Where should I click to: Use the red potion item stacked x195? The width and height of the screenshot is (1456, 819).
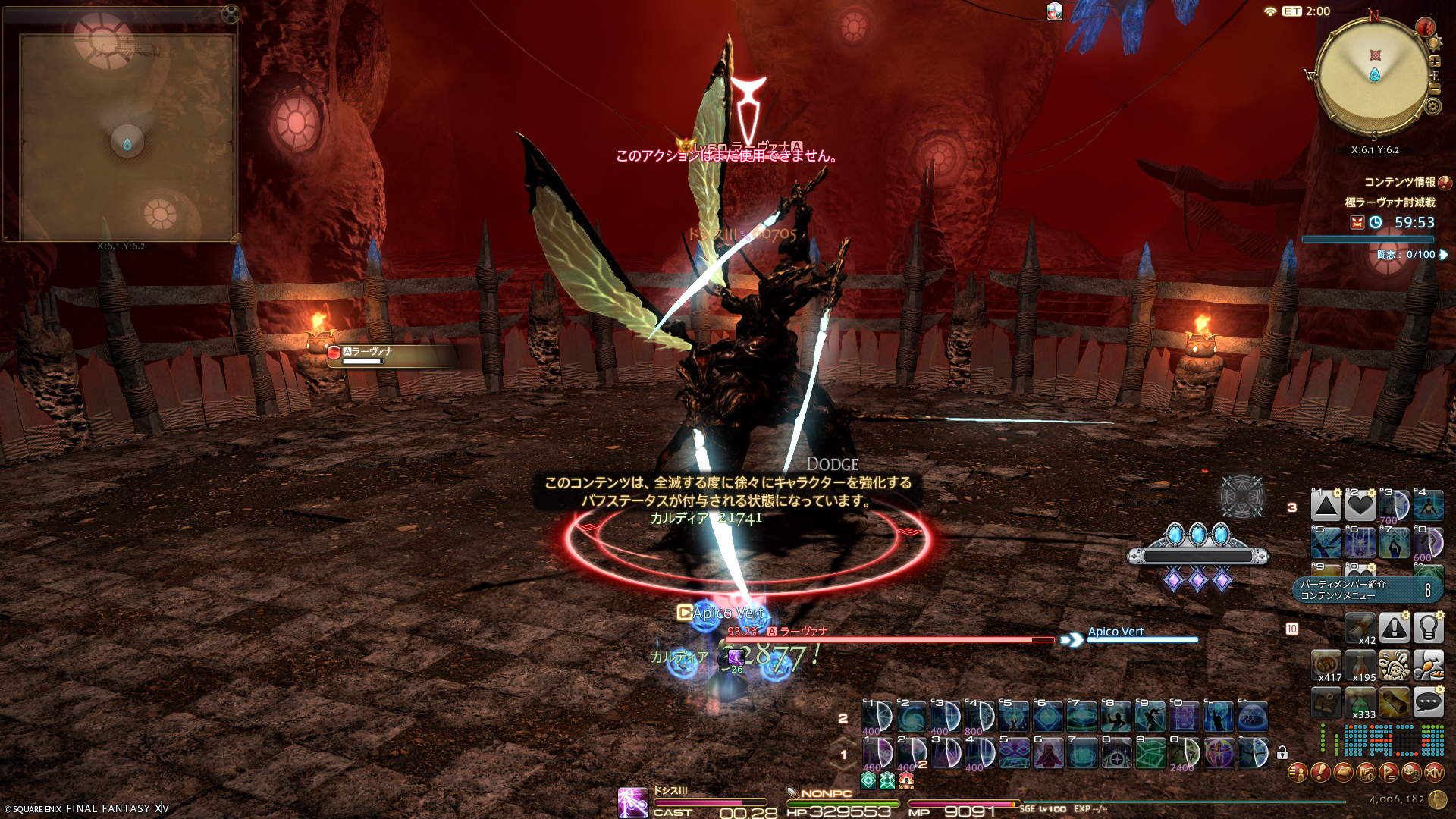point(1360,665)
